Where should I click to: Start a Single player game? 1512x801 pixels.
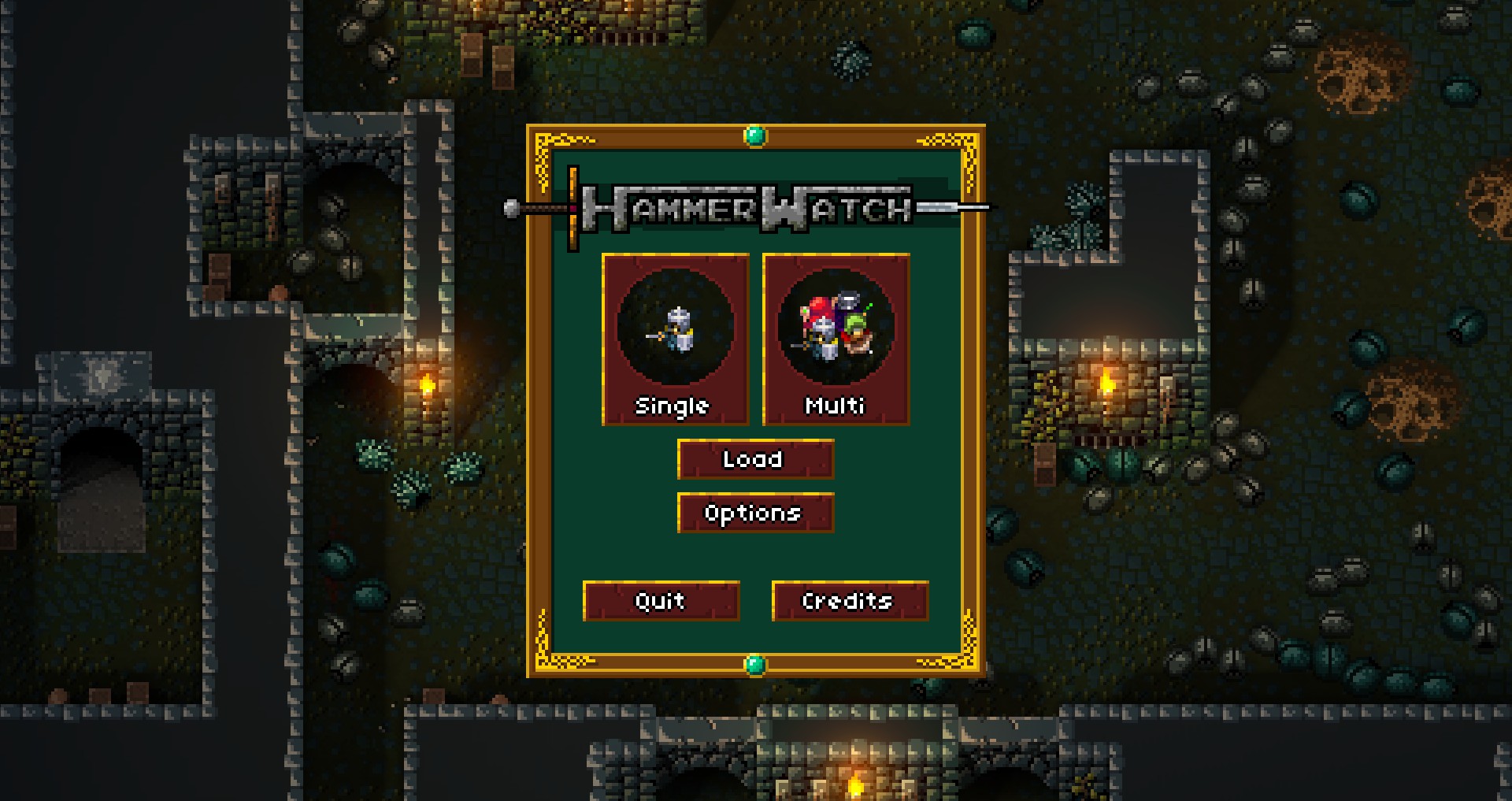click(x=675, y=339)
